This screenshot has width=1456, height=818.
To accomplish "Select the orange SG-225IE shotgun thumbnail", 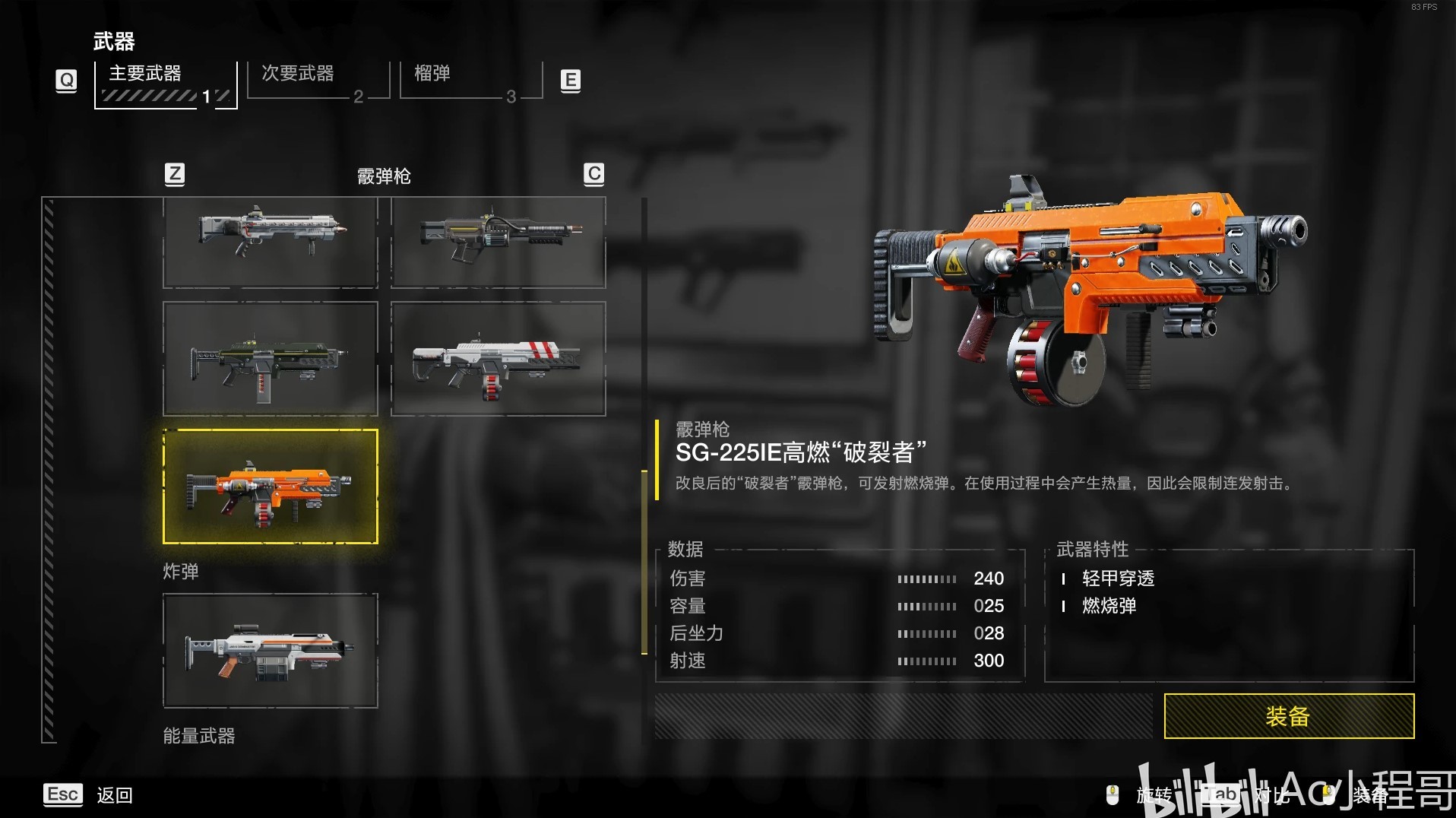I will [270, 487].
